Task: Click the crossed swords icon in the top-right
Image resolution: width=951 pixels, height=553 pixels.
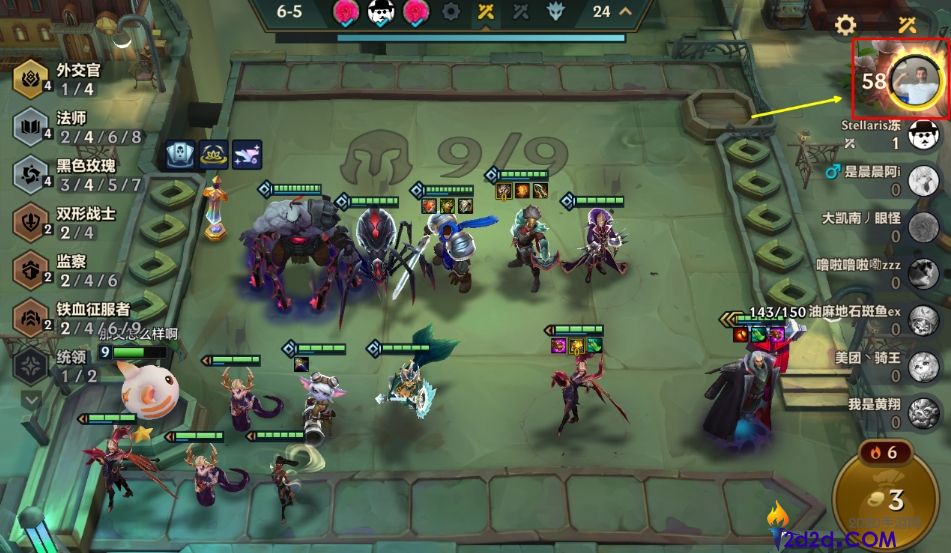Action: 908,25
